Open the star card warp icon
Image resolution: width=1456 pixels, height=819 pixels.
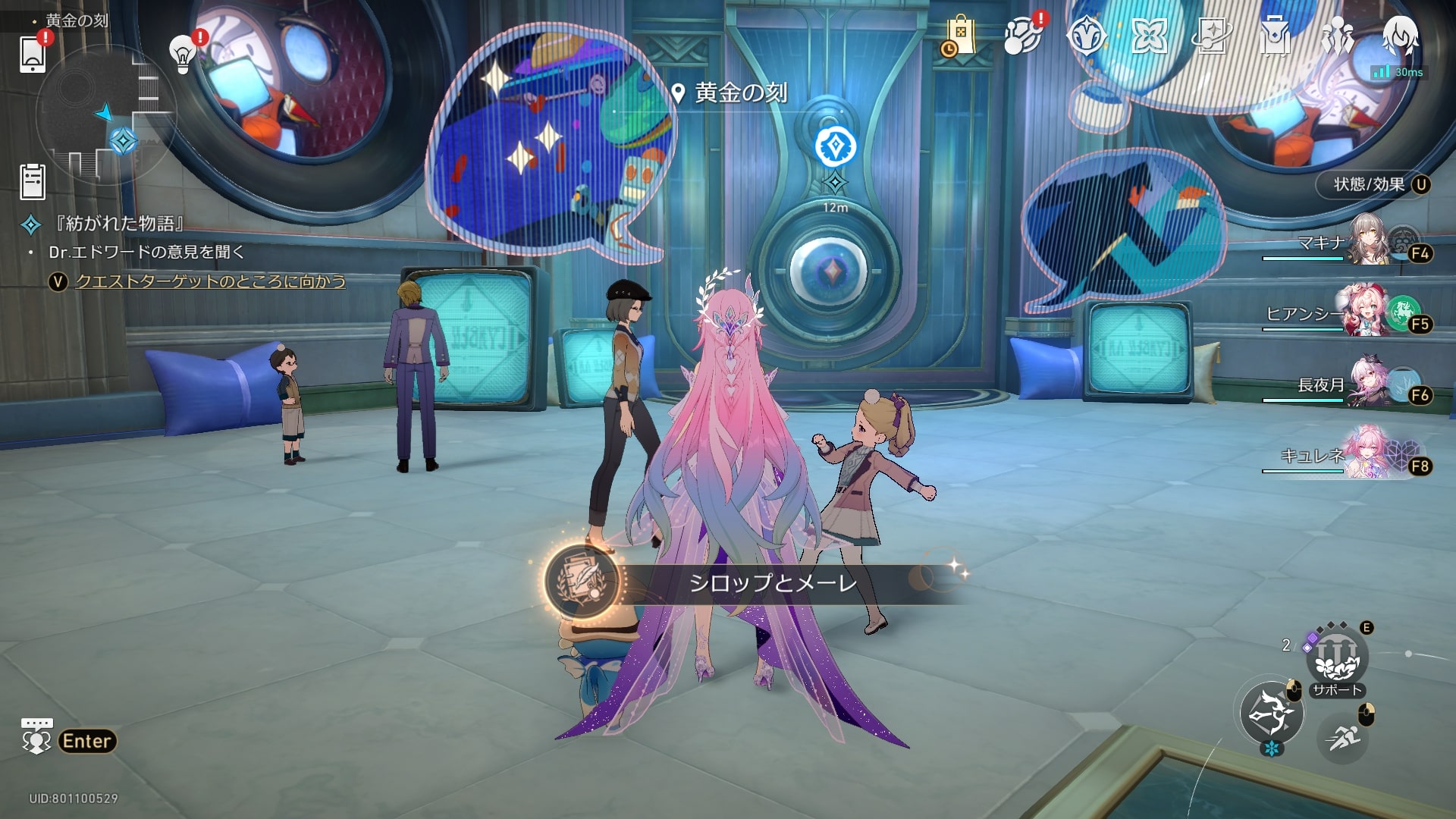tap(1211, 36)
